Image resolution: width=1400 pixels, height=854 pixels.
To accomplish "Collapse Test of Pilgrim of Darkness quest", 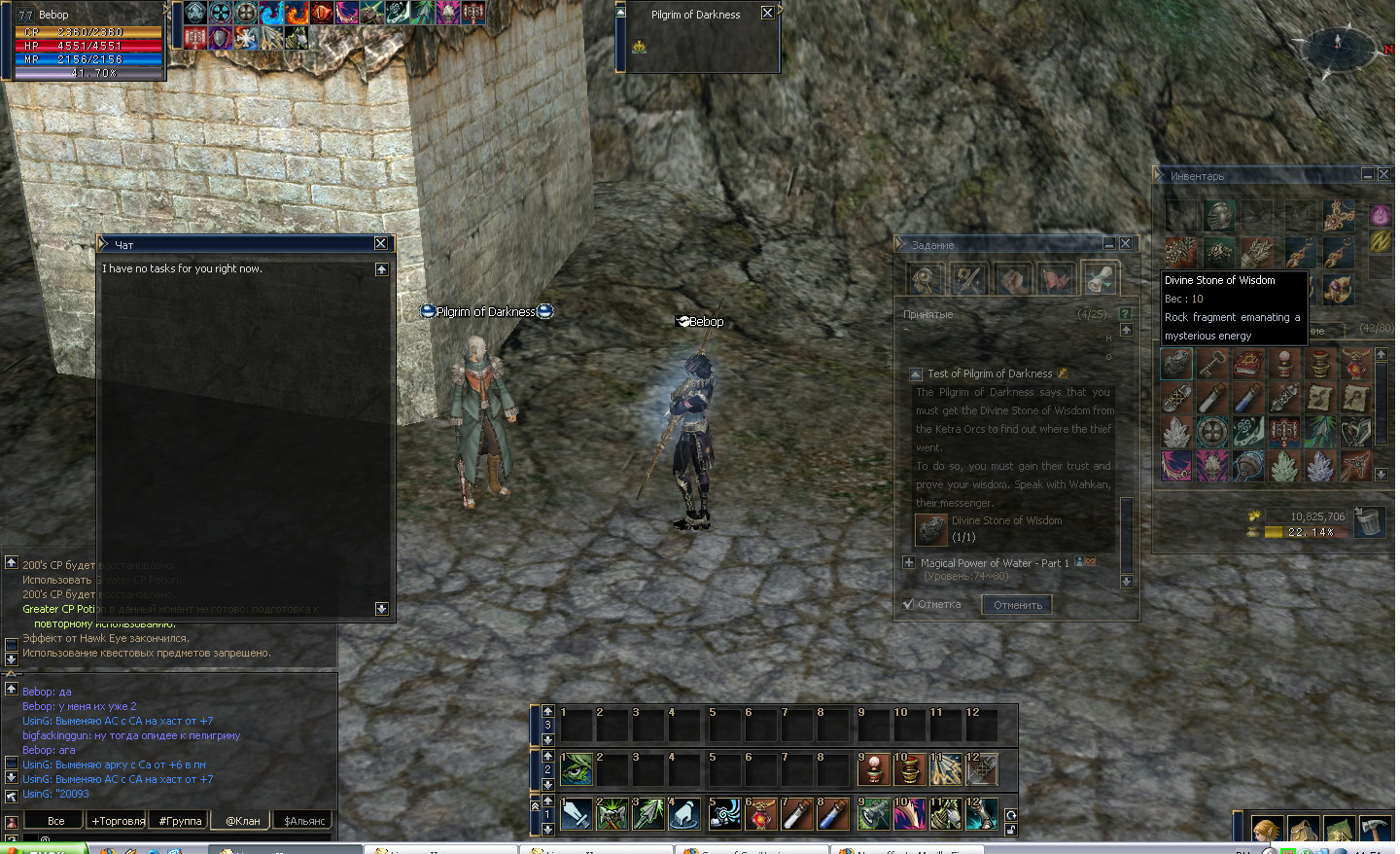I will (x=916, y=374).
